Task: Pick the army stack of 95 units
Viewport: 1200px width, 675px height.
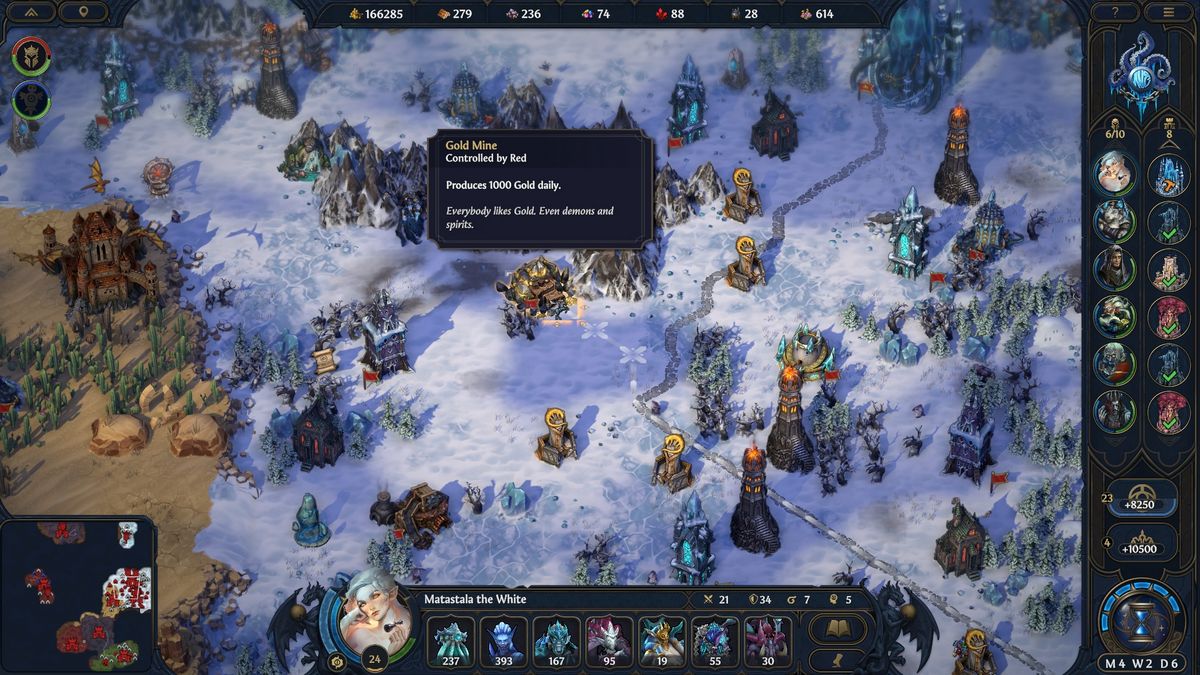Action: [x=609, y=641]
